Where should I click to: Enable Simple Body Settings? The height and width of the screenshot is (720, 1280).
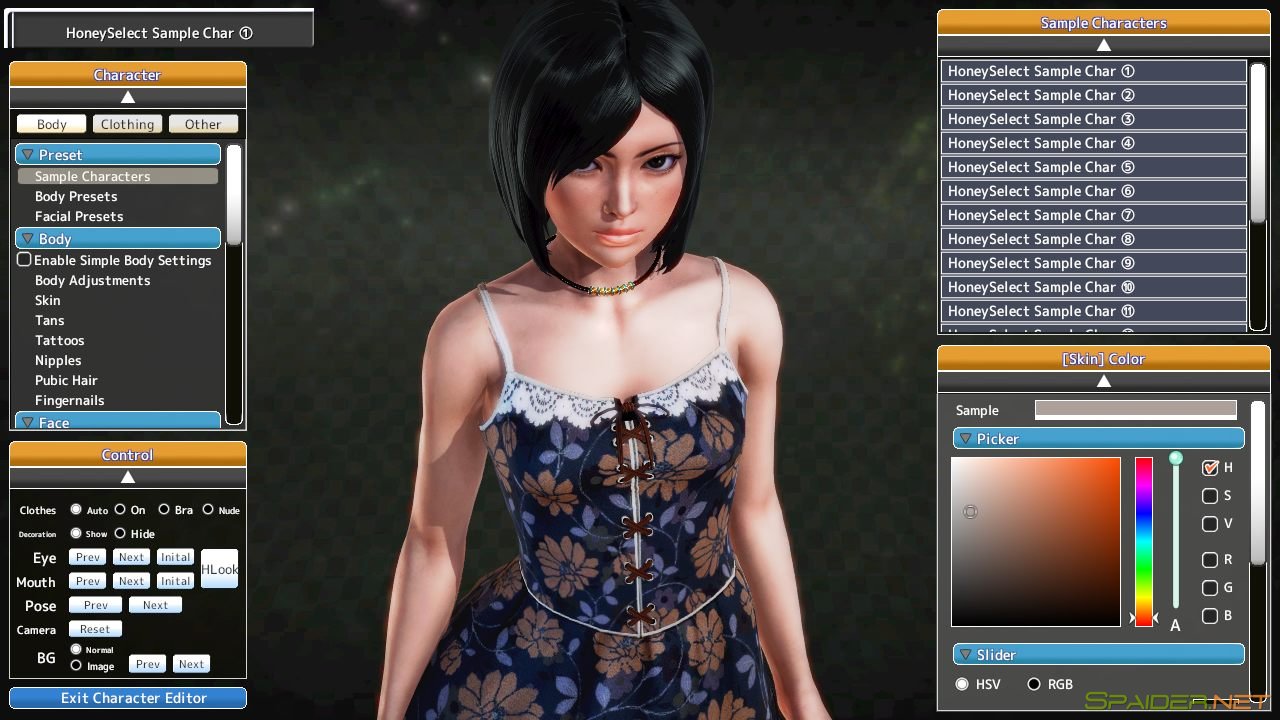pyautogui.click(x=24, y=260)
